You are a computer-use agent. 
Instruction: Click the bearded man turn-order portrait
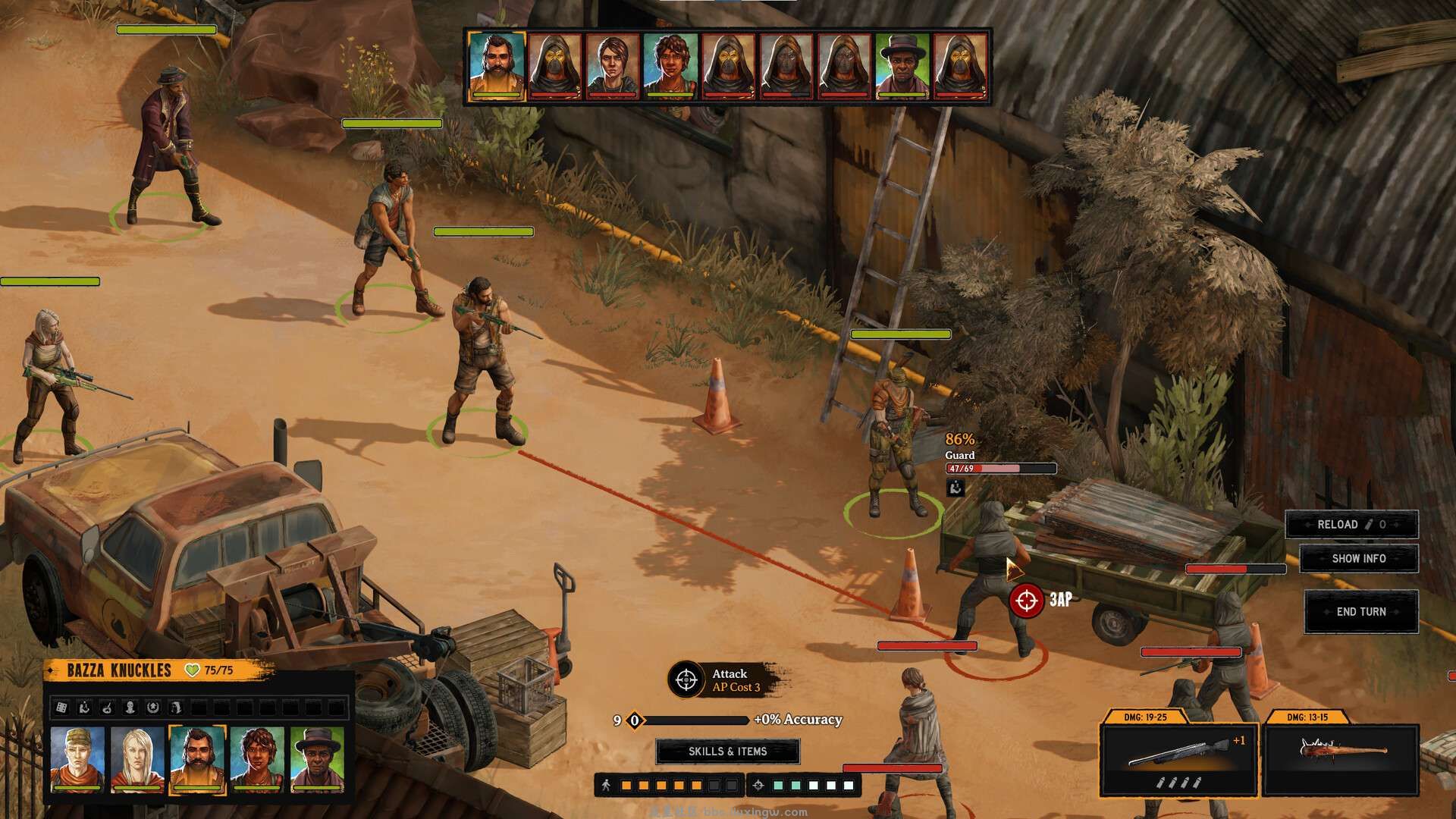(497, 66)
